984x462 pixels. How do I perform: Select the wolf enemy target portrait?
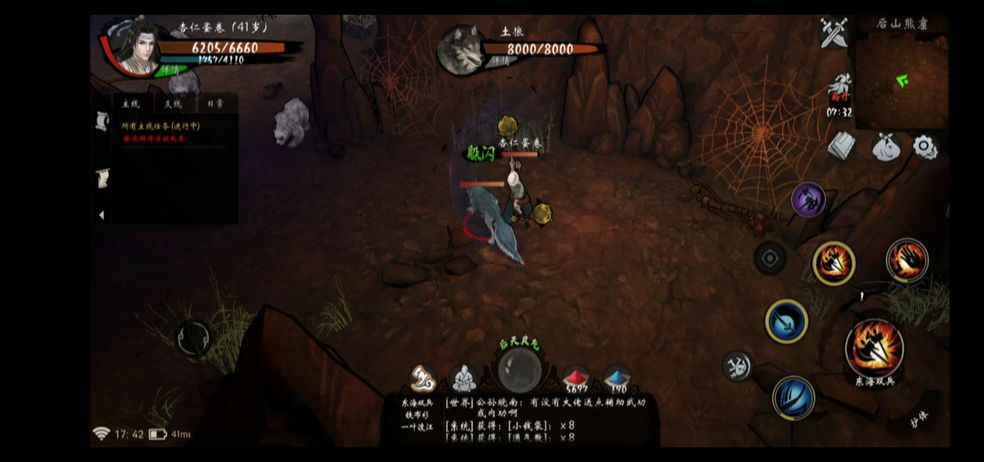461,48
